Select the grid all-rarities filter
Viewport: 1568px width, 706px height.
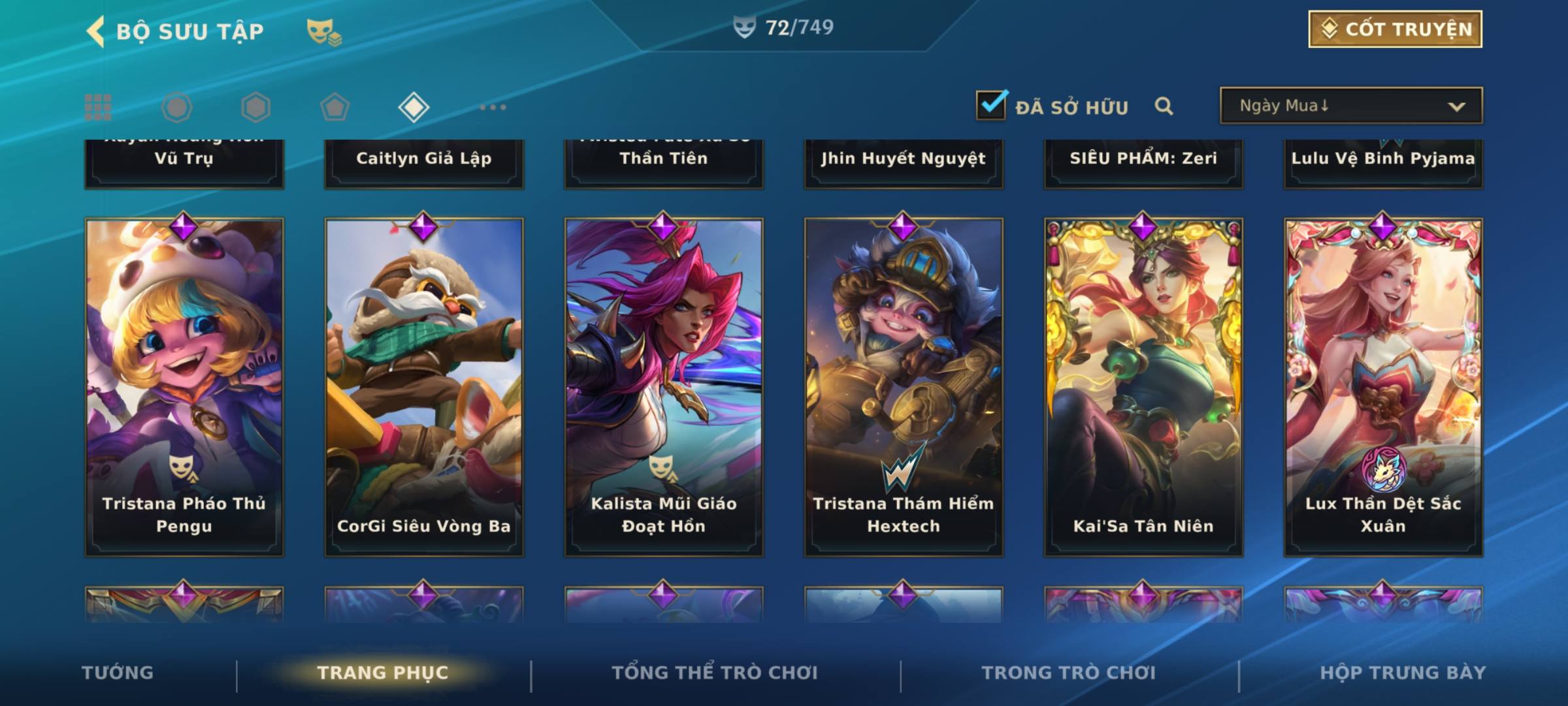(98, 107)
